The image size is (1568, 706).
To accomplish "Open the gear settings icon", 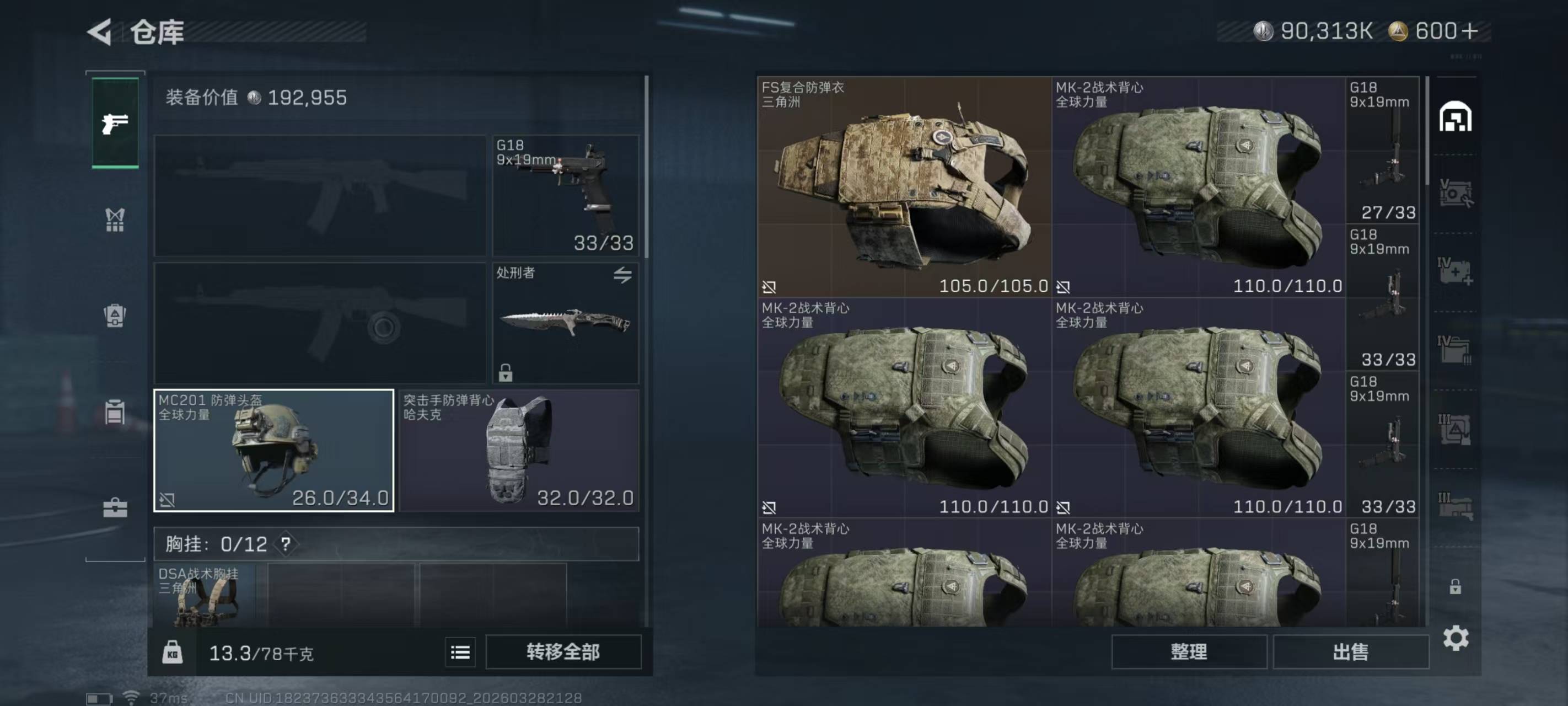I will click(x=1456, y=638).
